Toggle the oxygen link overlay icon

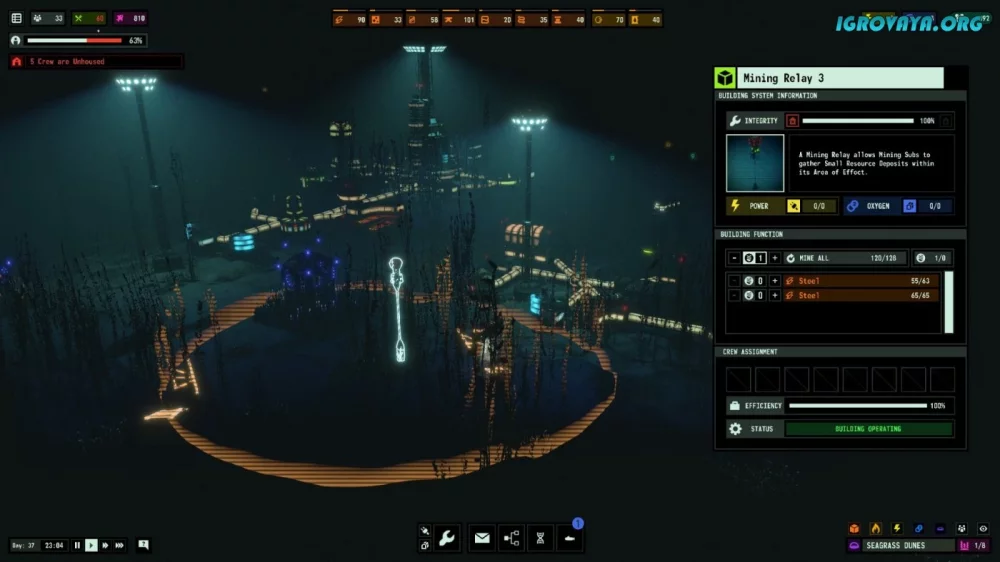tap(918, 528)
